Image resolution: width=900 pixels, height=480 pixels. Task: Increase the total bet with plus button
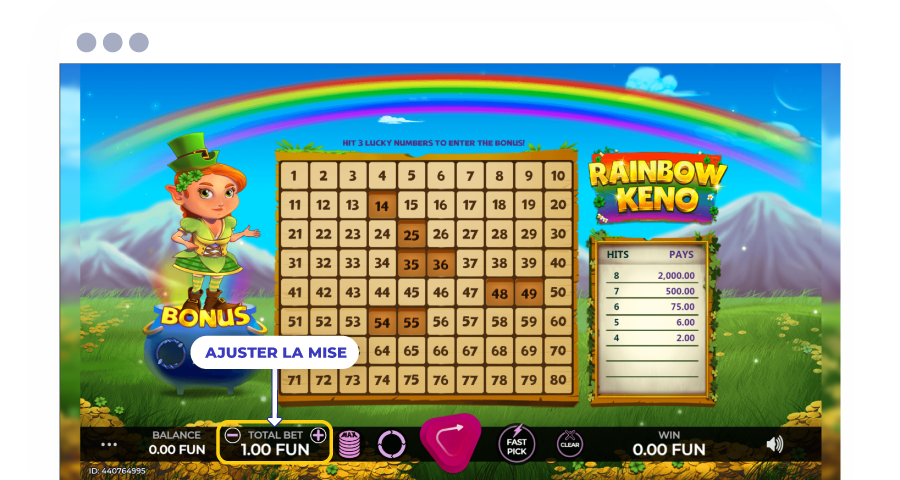[318, 435]
